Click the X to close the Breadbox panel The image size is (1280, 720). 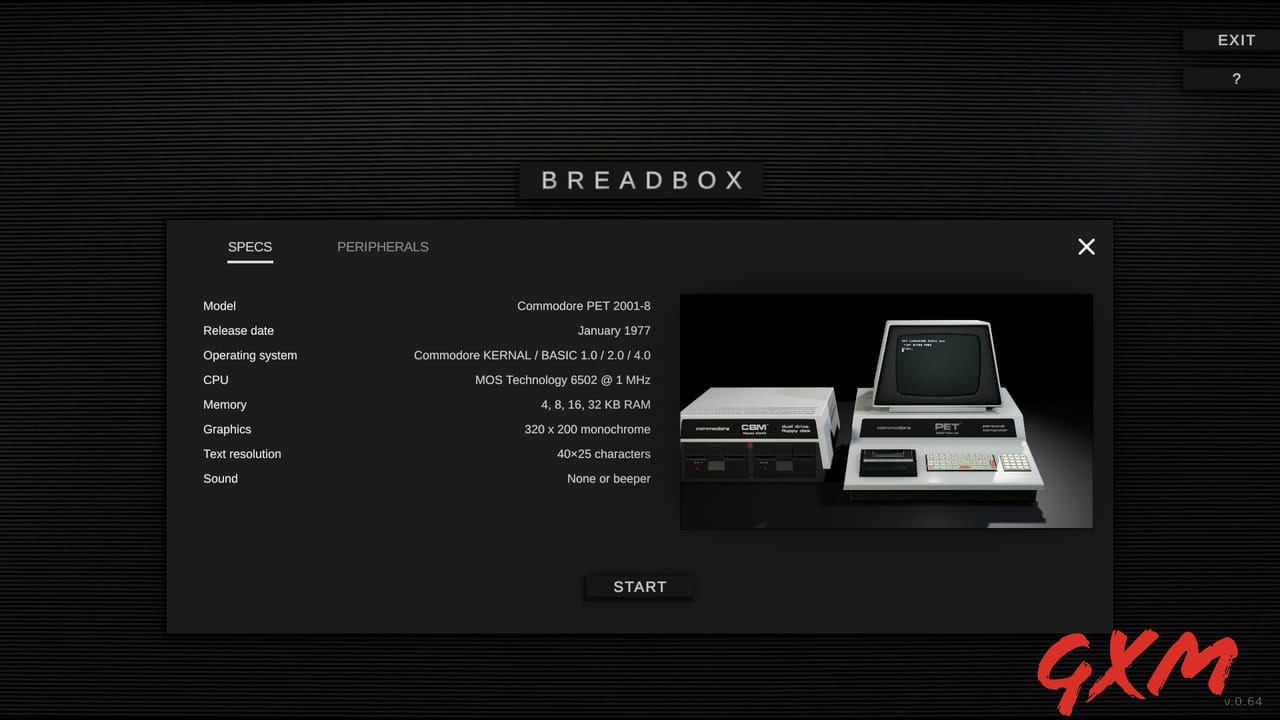pos(1086,246)
